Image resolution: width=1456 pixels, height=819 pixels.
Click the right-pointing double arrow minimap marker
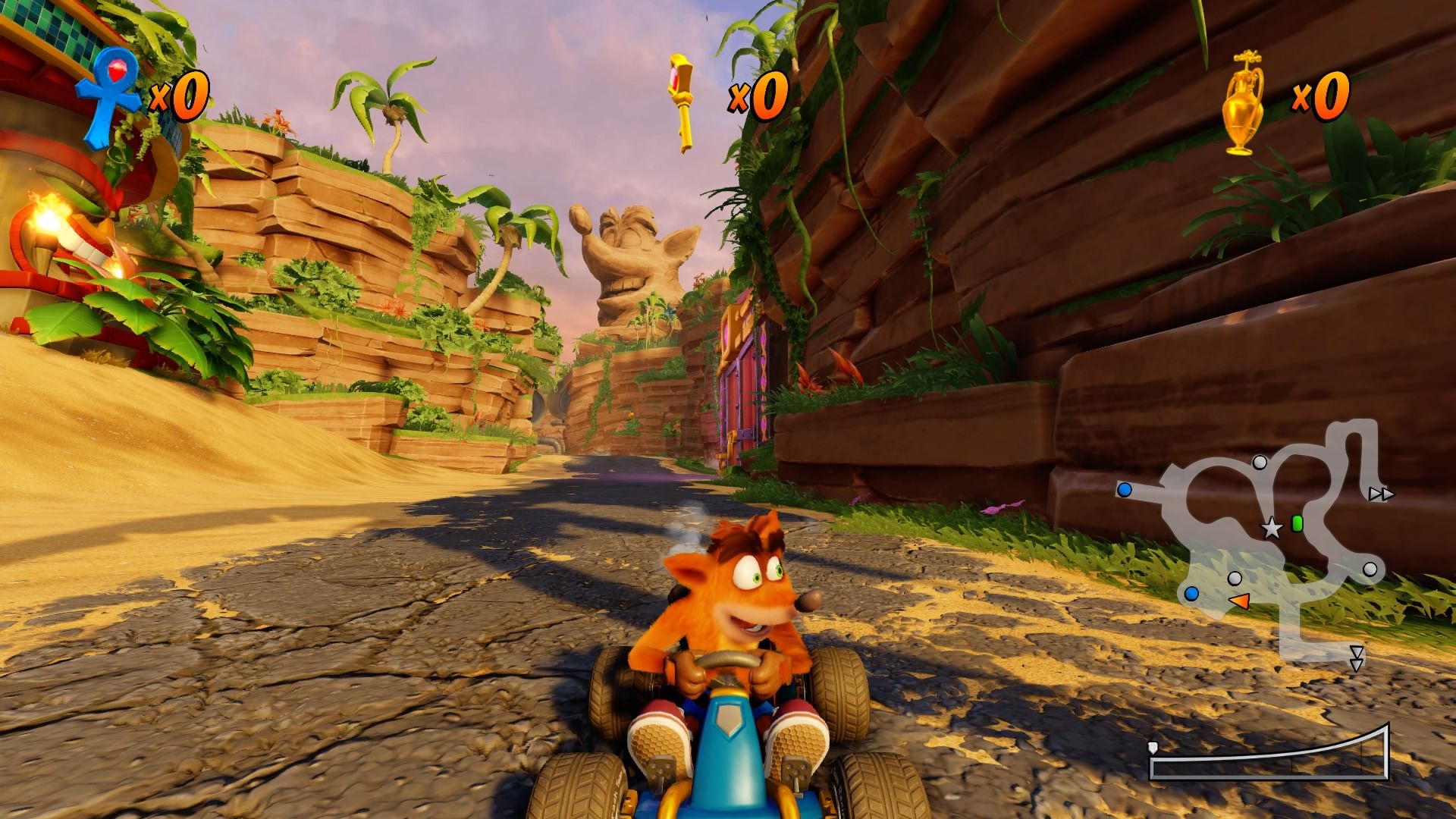click(x=1382, y=494)
